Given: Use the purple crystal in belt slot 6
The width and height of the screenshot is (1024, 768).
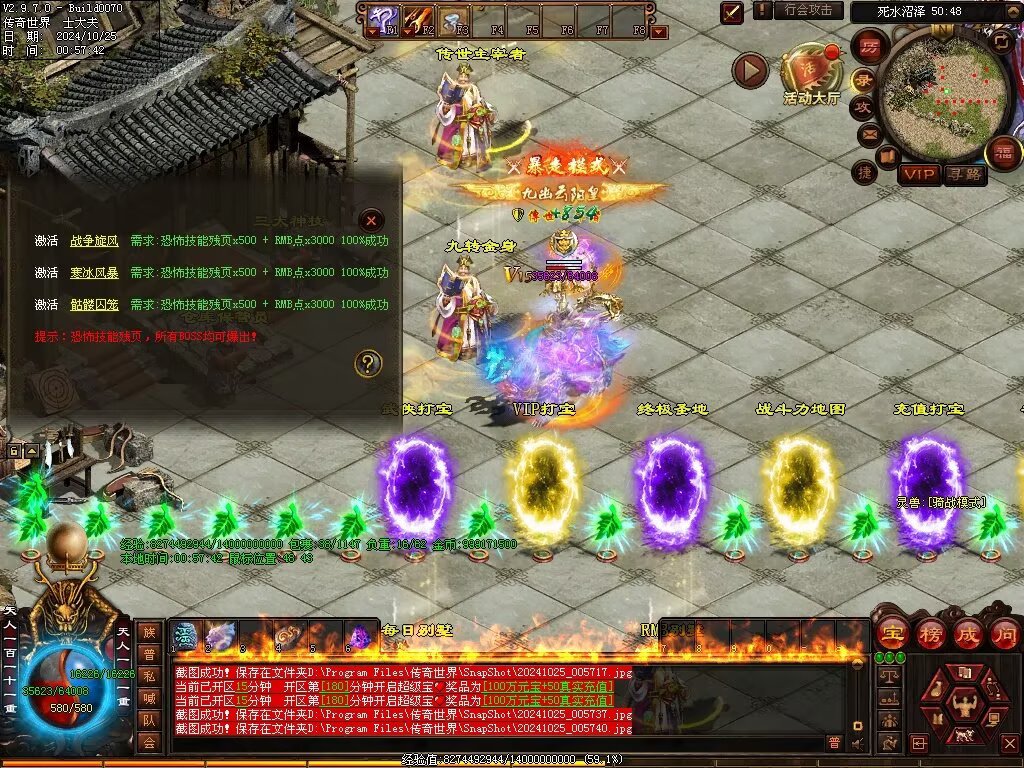Looking at the screenshot, I should click(358, 636).
